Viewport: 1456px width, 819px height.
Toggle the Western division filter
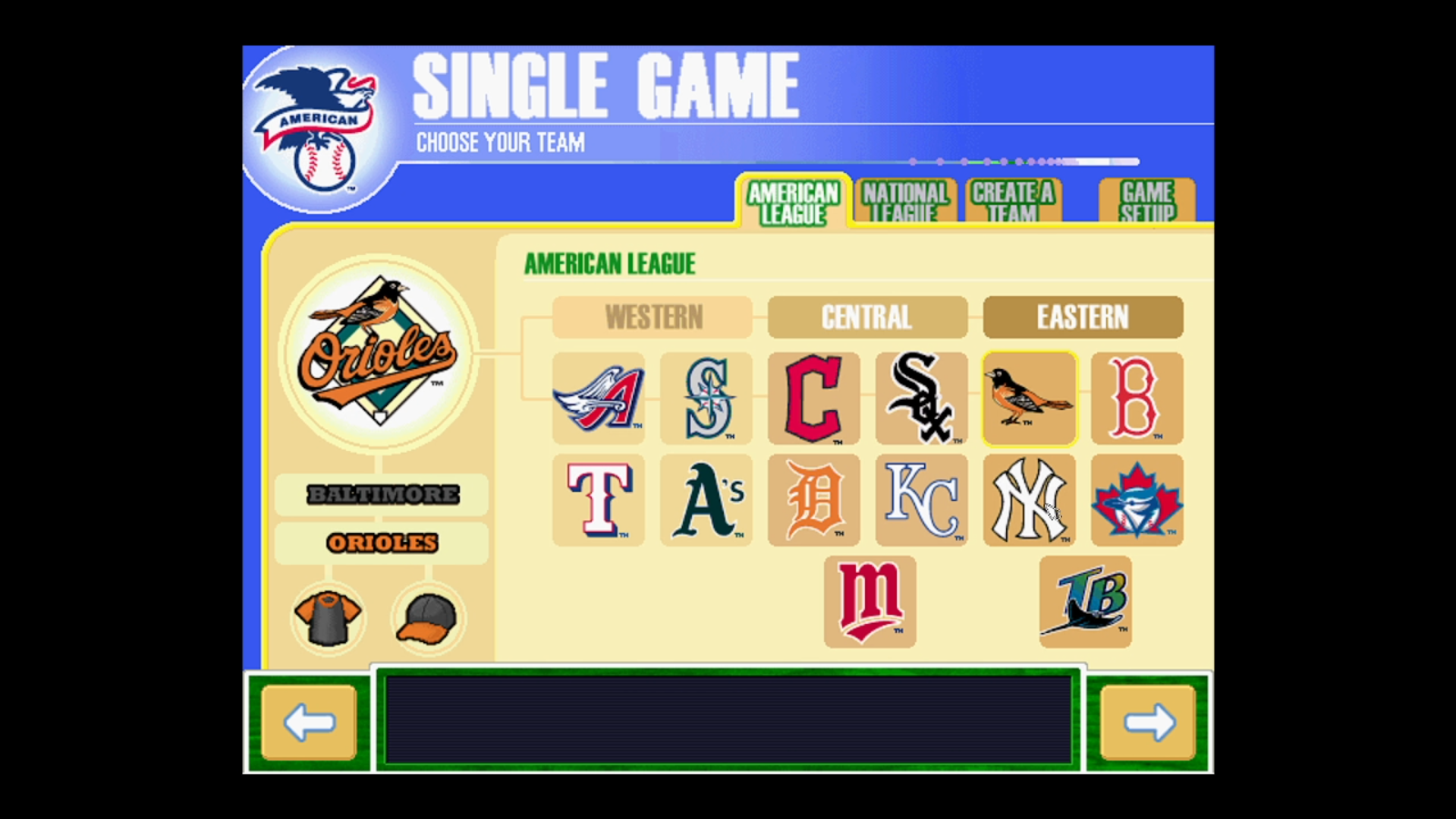tap(652, 317)
